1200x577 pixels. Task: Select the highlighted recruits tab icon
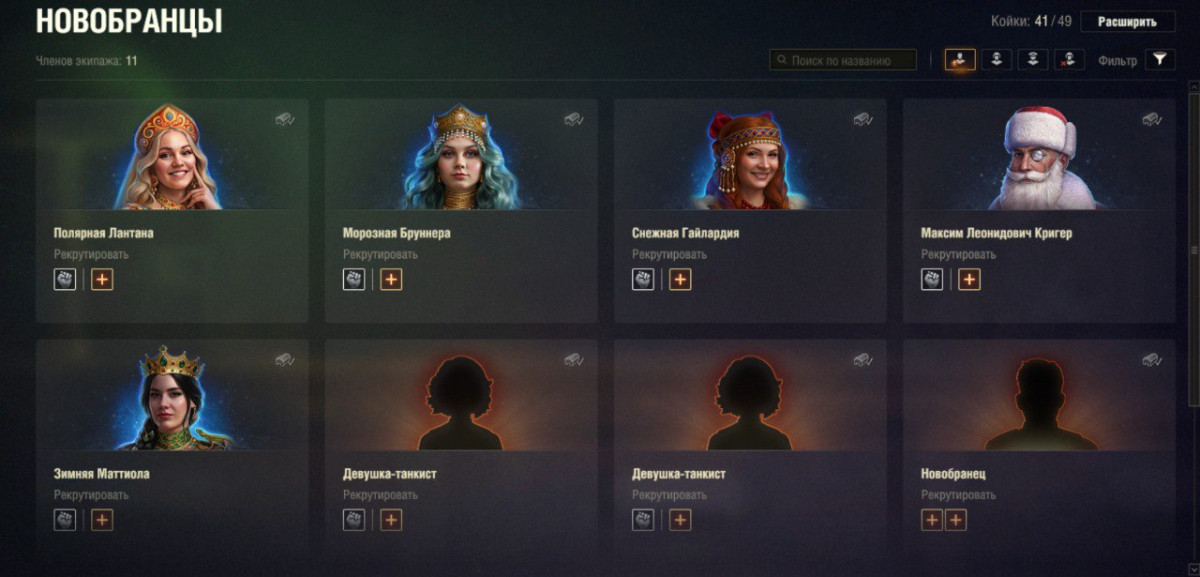[x=960, y=60]
